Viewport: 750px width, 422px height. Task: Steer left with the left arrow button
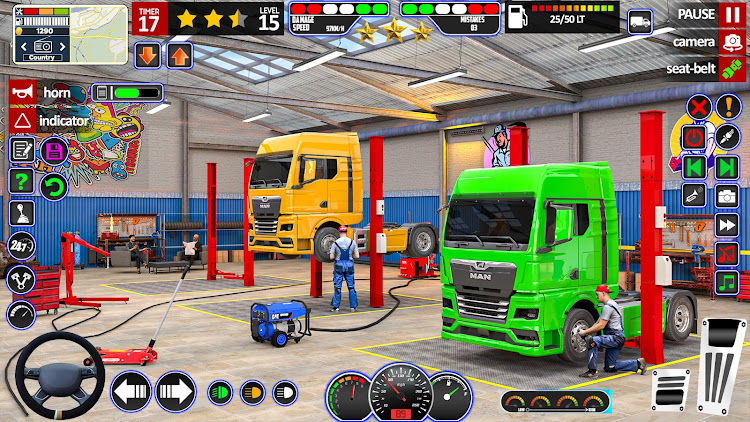coord(129,391)
